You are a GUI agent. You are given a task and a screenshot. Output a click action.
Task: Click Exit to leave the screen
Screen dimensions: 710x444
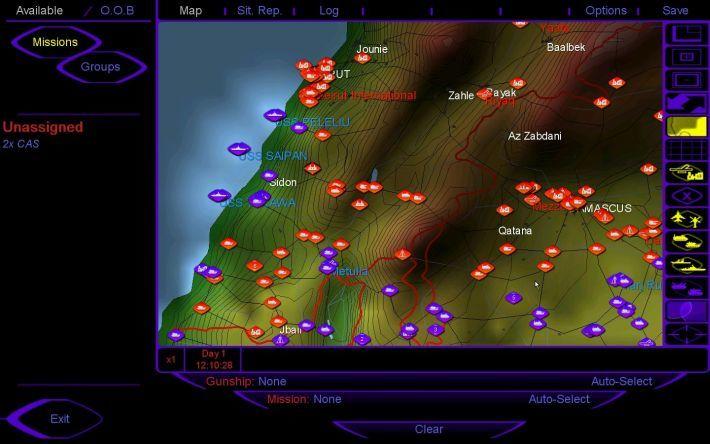tap(60, 418)
